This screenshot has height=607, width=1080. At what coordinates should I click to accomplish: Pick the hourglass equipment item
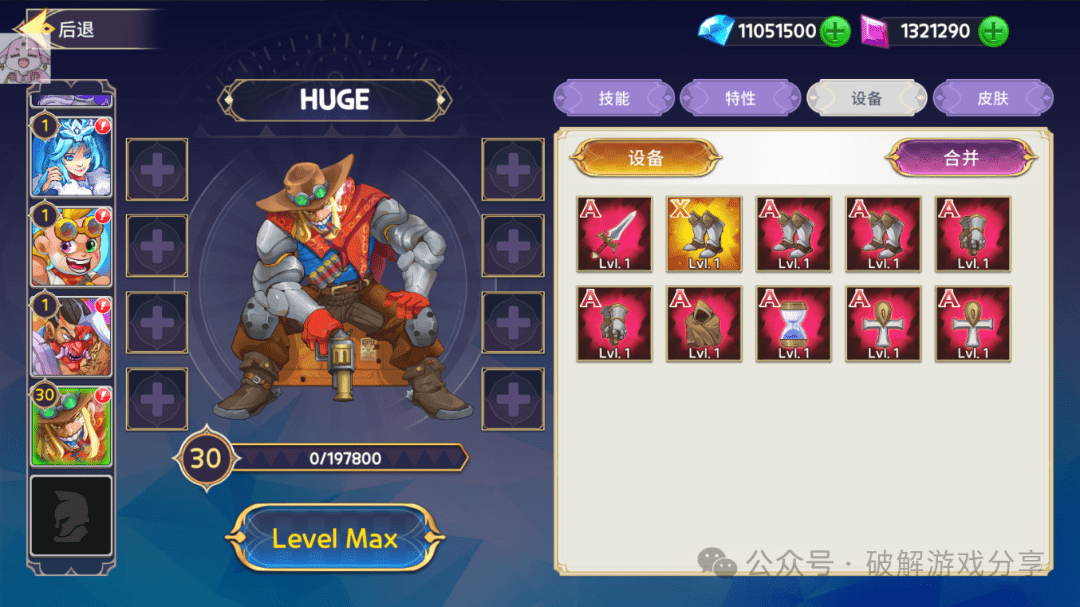click(x=793, y=324)
